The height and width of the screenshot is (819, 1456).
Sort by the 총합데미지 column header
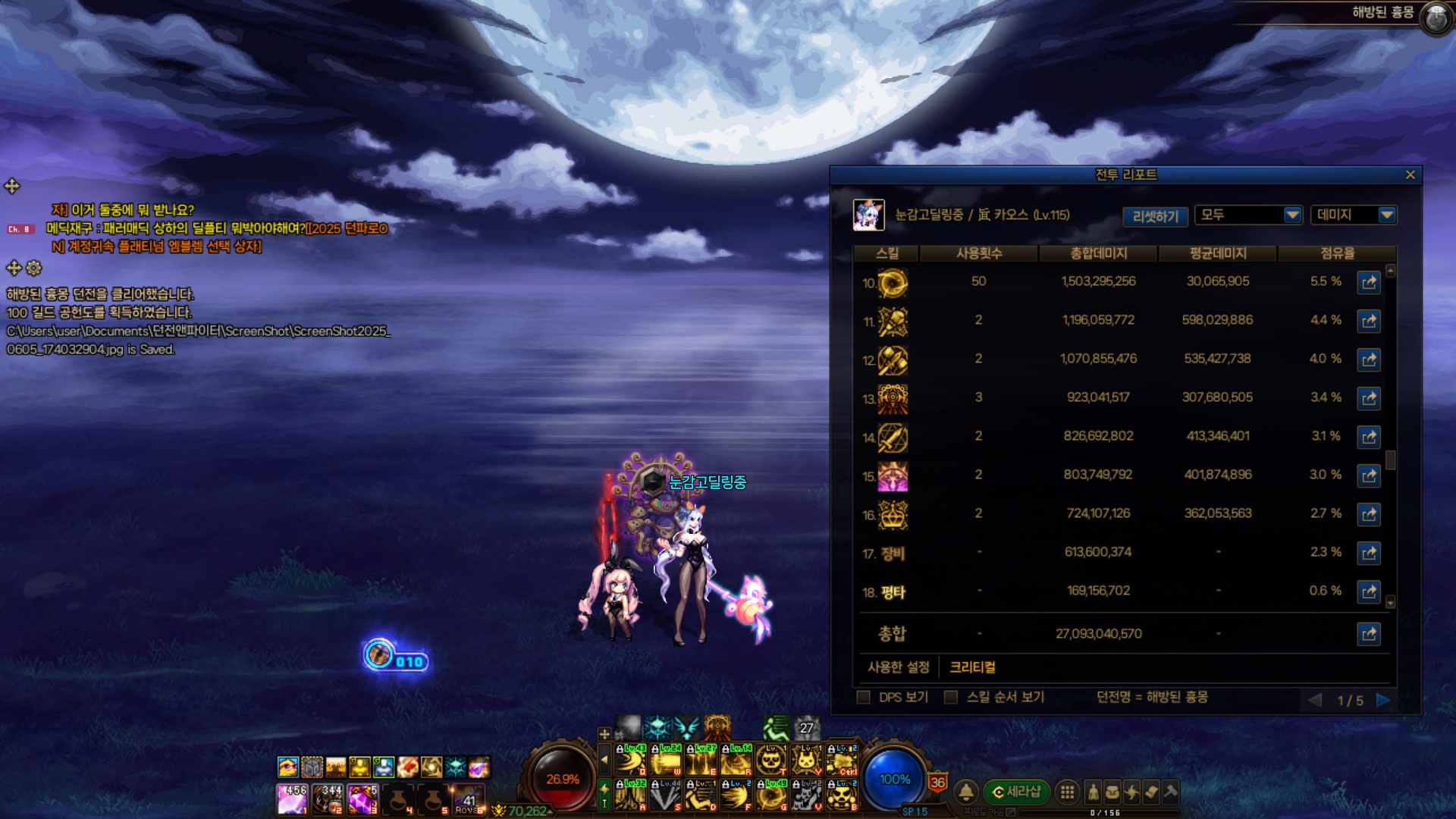point(1098,253)
